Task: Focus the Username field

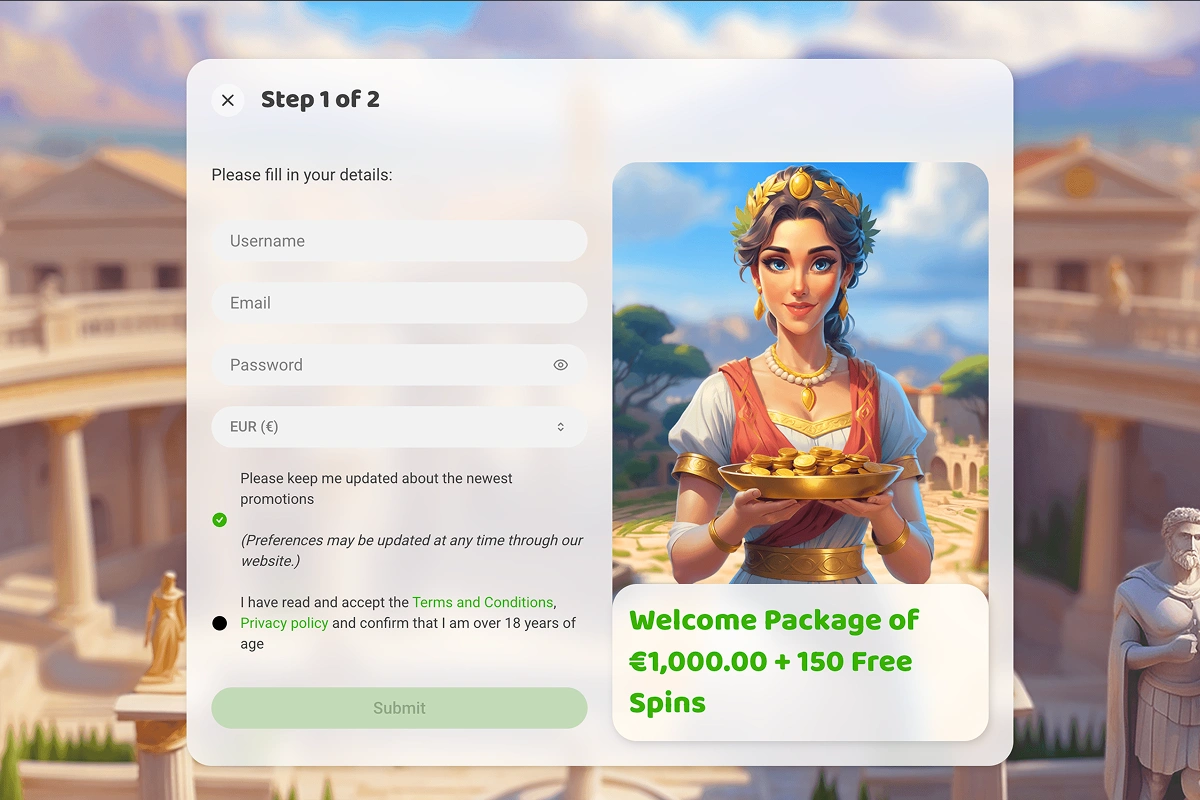Action: (399, 241)
